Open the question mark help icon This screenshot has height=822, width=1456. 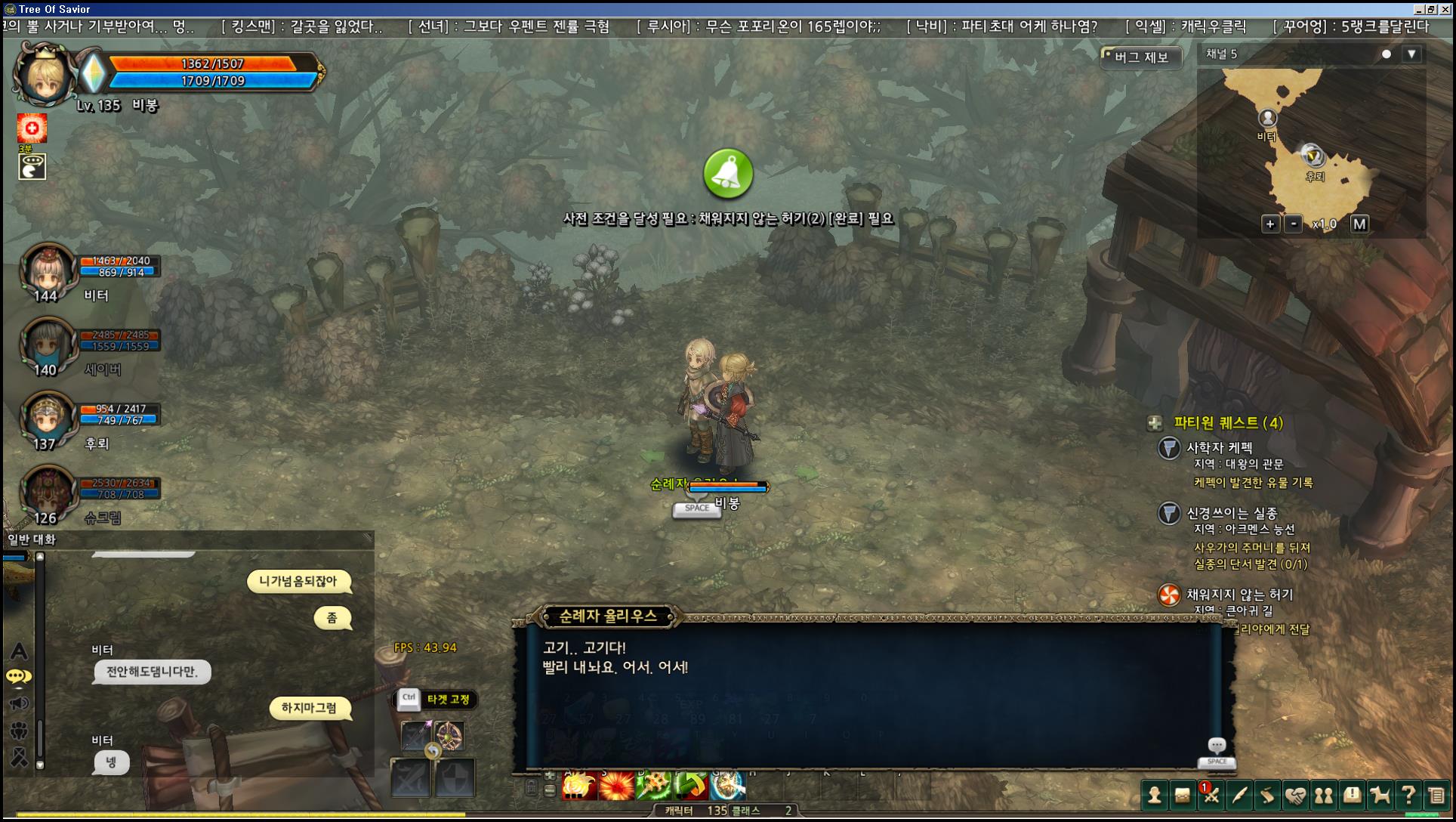click(x=1408, y=795)
